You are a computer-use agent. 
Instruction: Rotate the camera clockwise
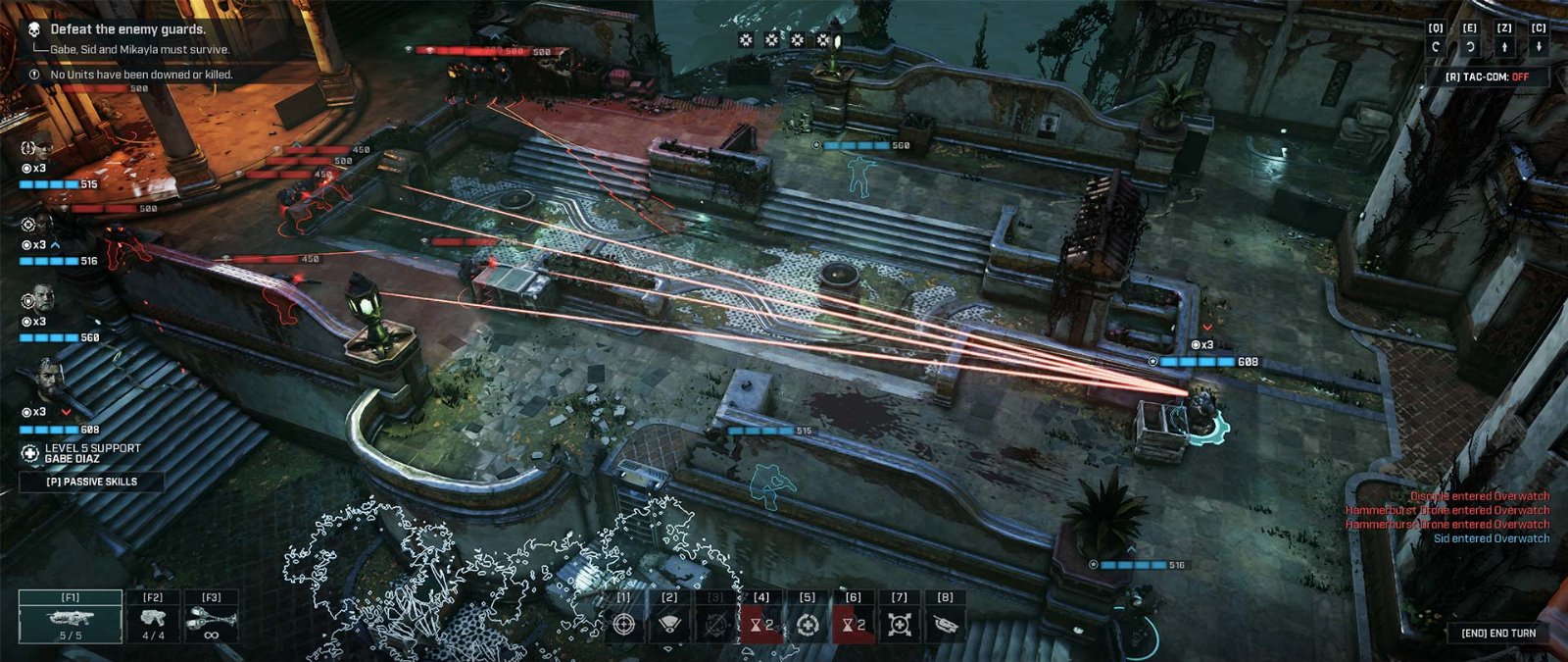(1470, 47)
